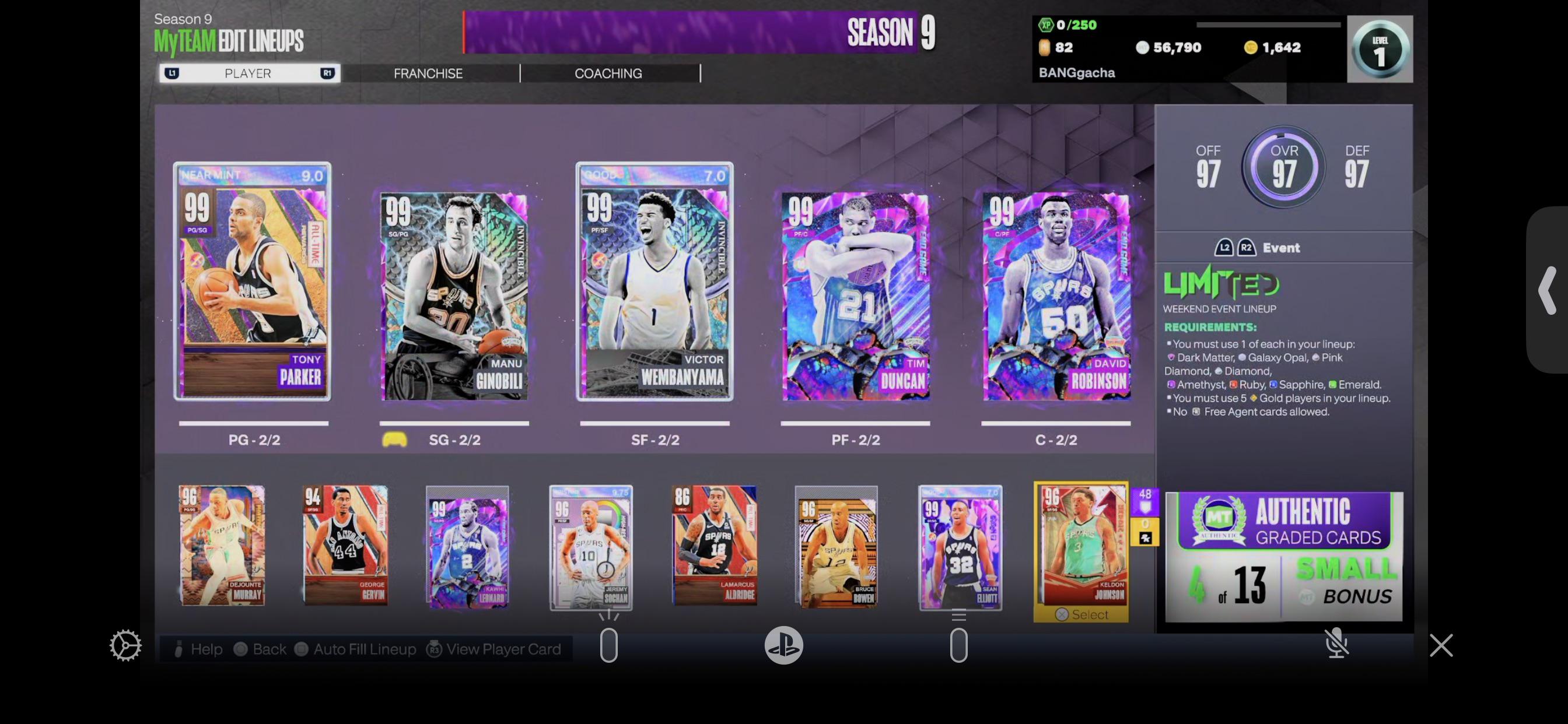Select Manu Ginobili's shooting guard card

(454, 296)
